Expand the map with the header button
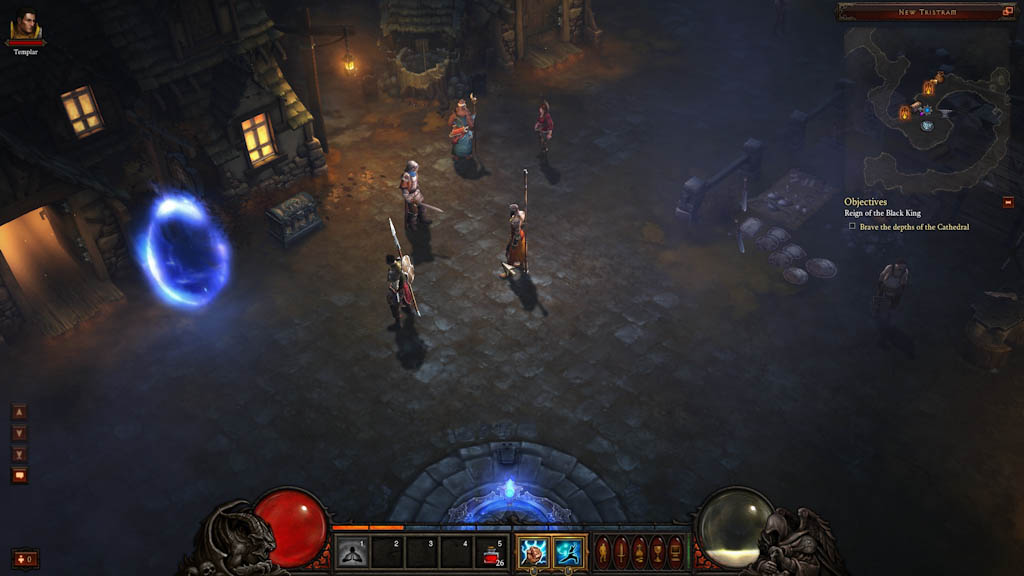The image size is (1024, 576). click(1007, 12)
